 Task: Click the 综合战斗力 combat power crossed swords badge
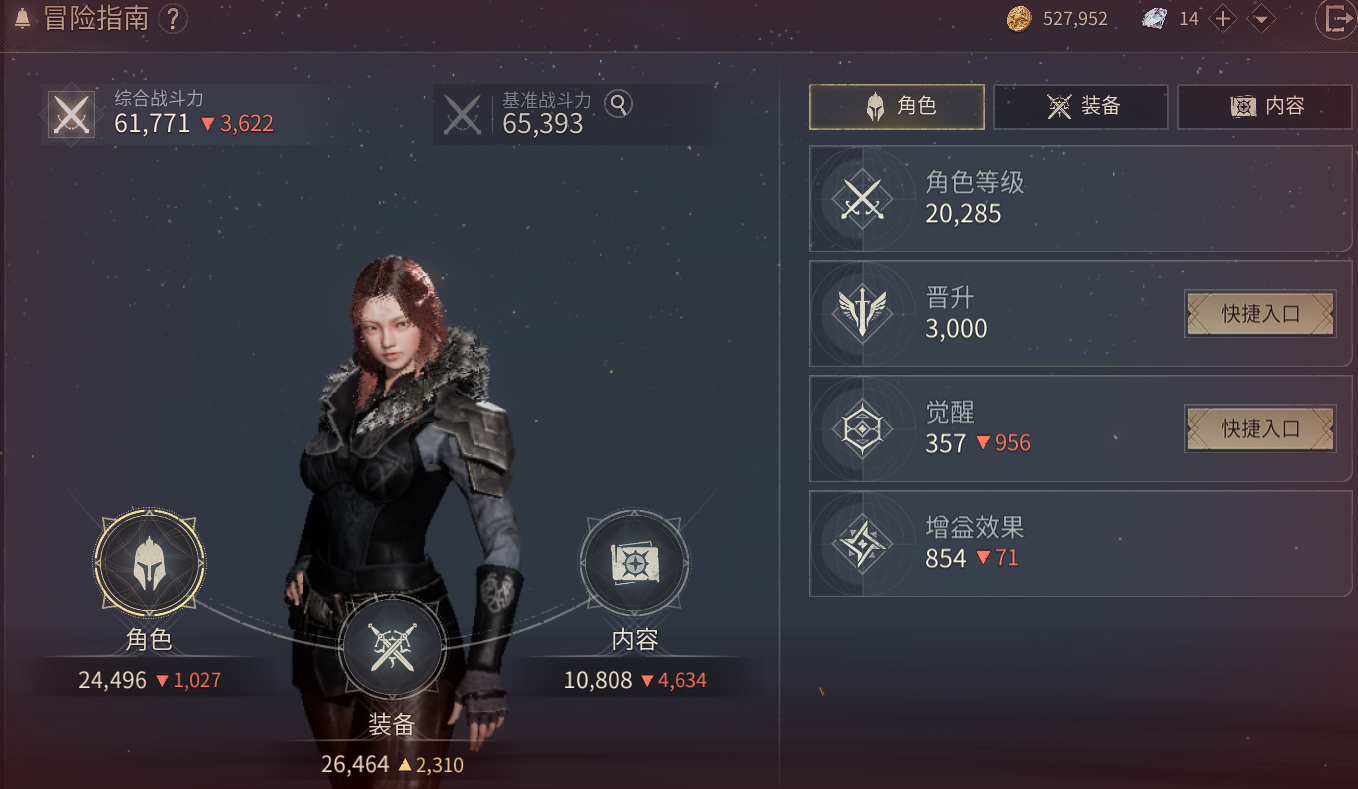coord(69,113)
